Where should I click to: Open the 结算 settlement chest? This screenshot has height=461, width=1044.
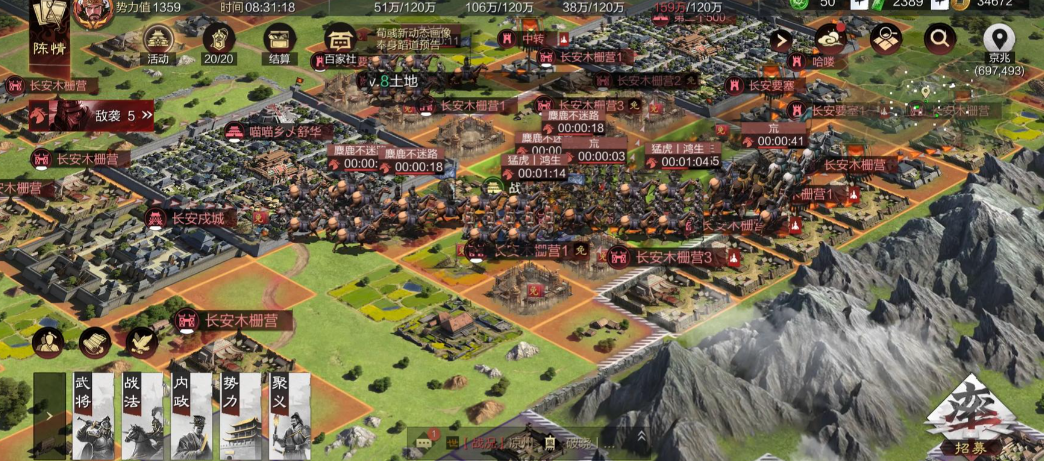280,42
